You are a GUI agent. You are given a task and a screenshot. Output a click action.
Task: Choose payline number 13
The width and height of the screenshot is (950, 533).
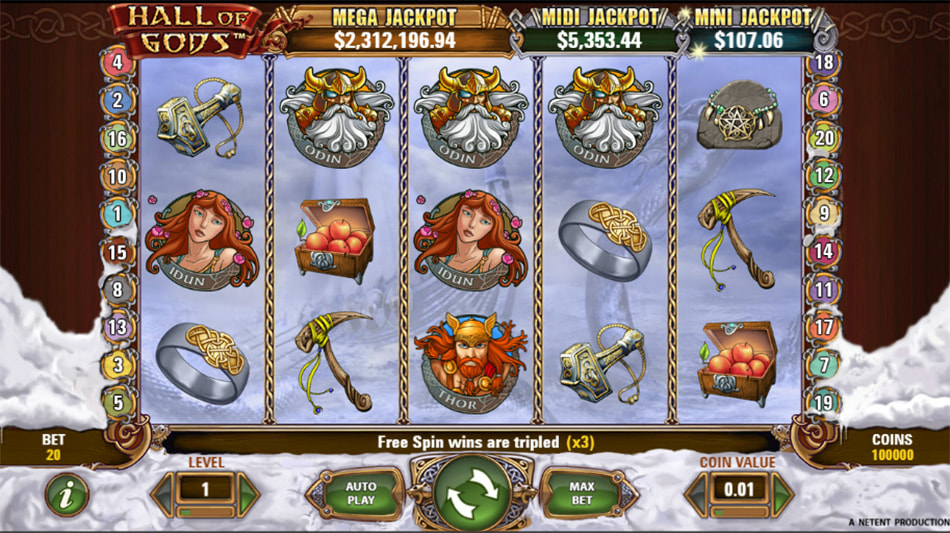118,327
